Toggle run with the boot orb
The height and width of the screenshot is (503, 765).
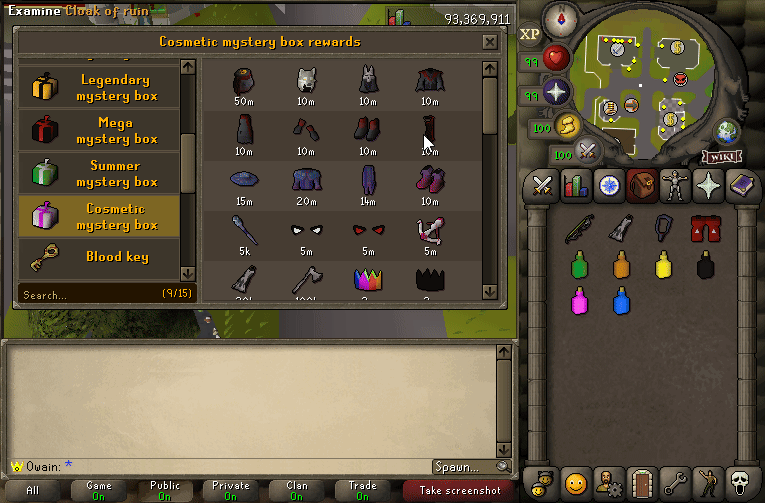click(569, 126)
